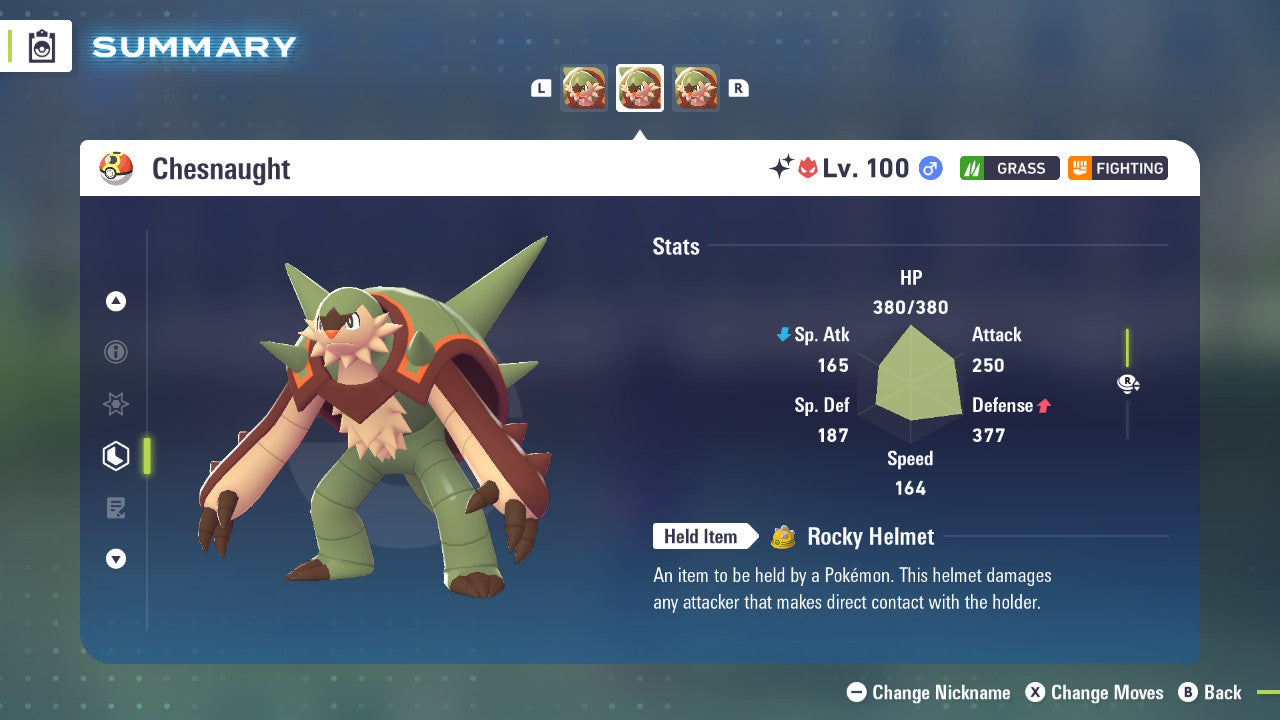The width and height of the screenshot is (1280, 720).
Task: Expand the previous page with the up arrow
Action: (x=116, y=301)
